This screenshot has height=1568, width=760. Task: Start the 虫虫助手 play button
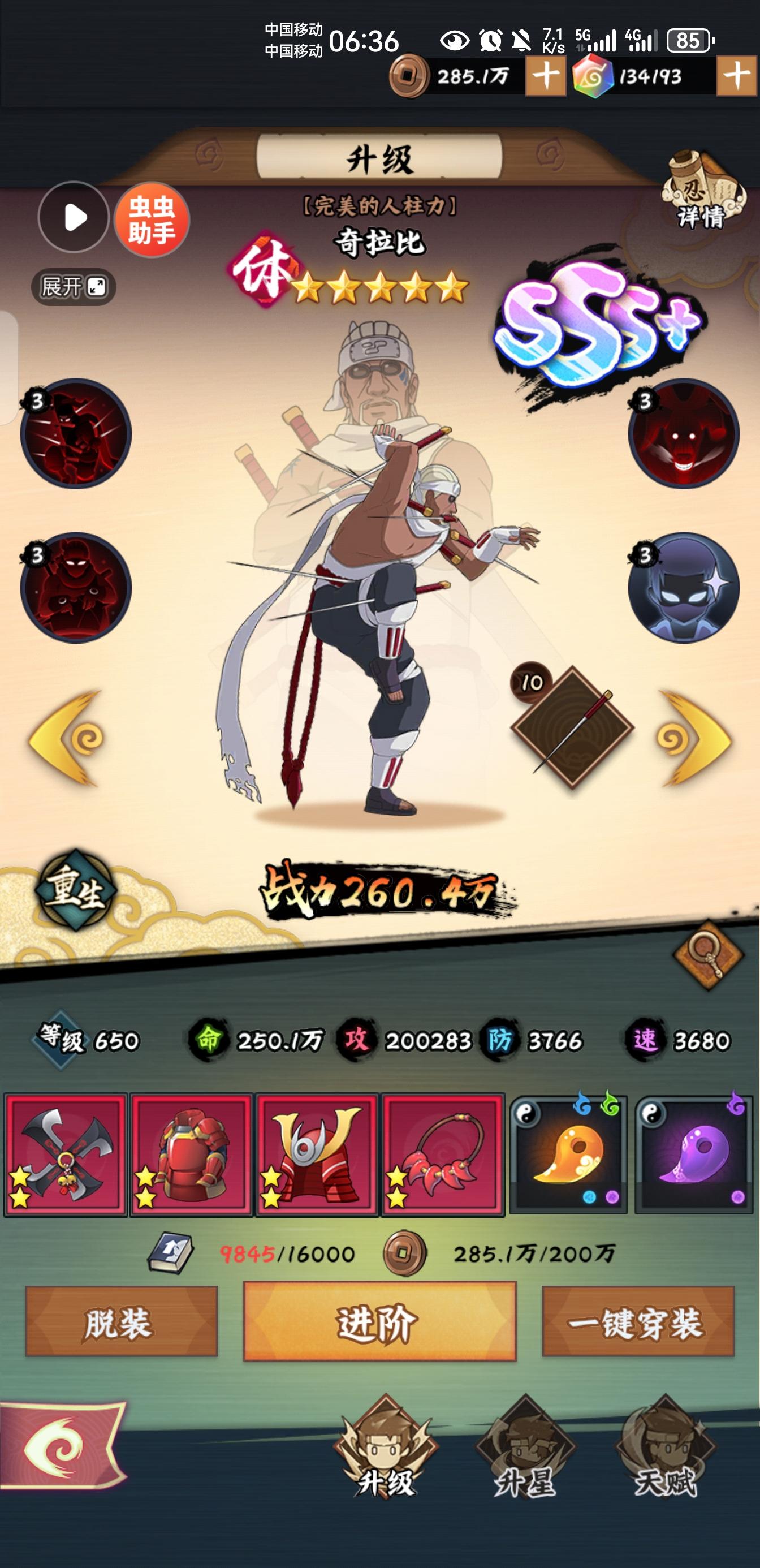(x=74, y=218)
